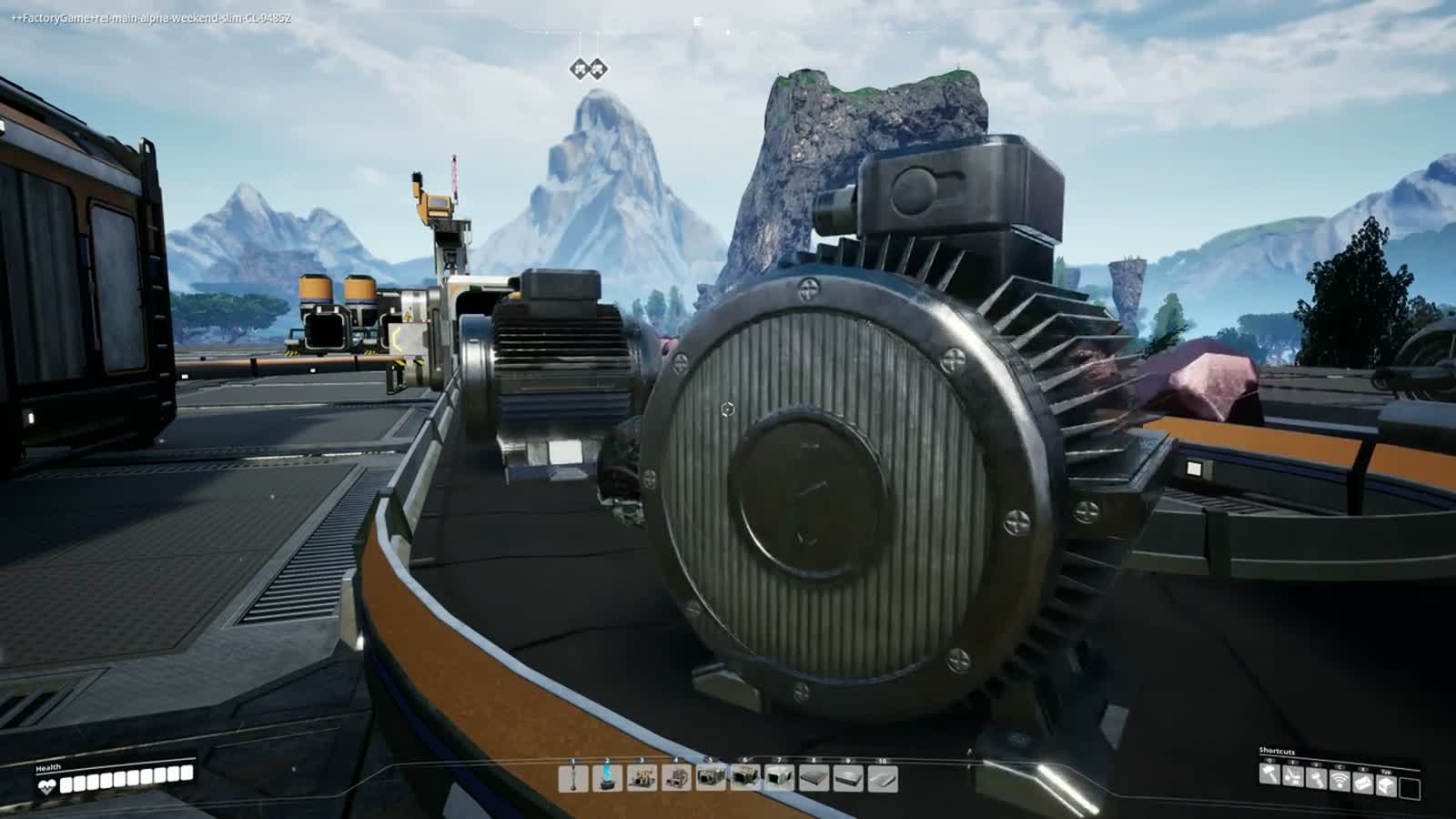Select the power pole in hotbar slot 1

(x=573, y=779)
